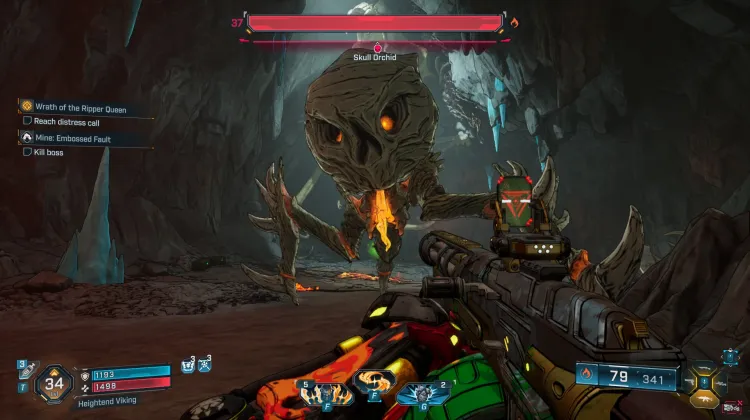Open the Mine: Embossed Fault objective
Screen dimensions: 750x420
click(x=72, y=138)
